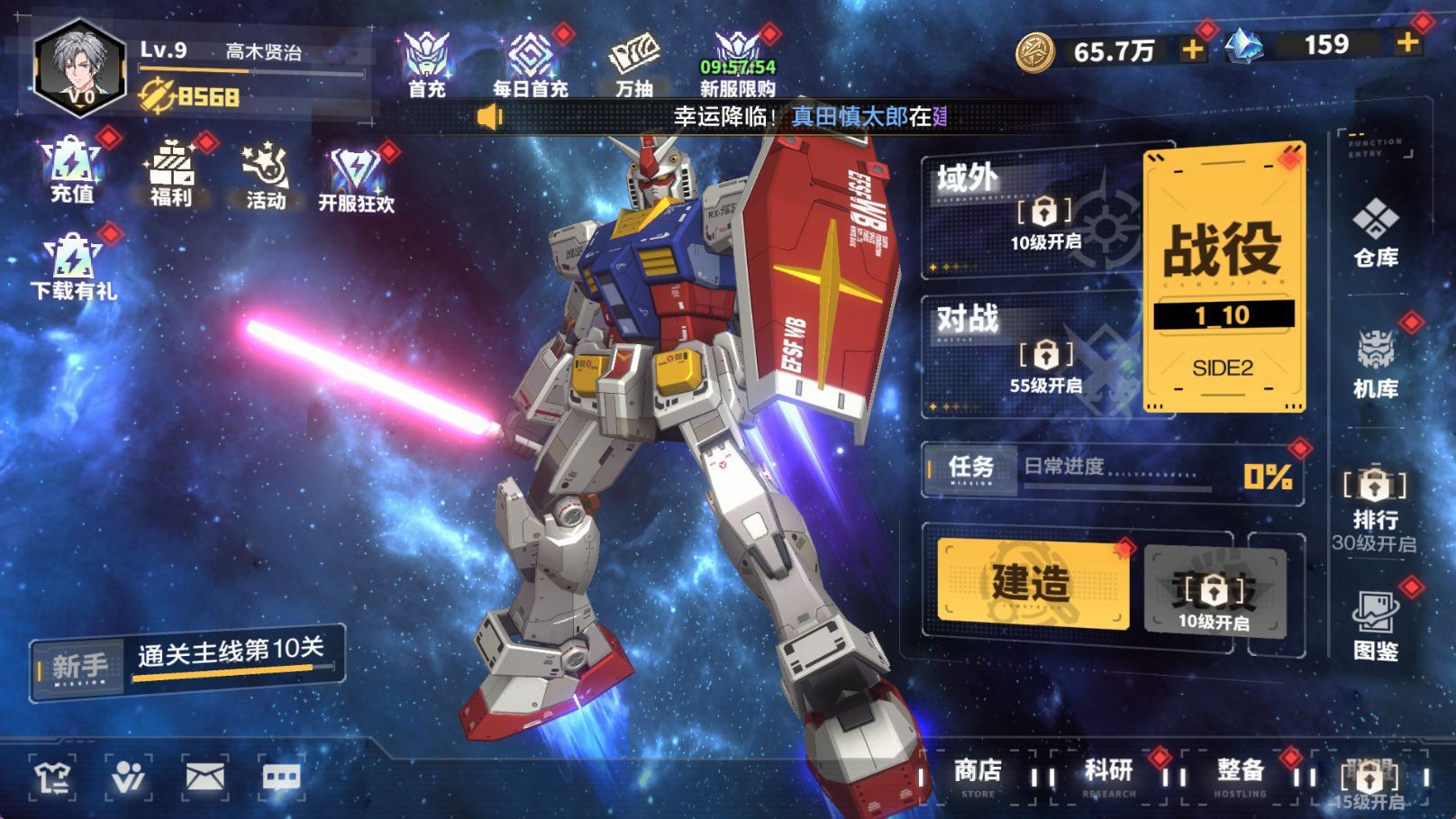1456x819 pixels.
Task: Open the 新服限购 limited purchase offer
Action: [x=738, y=64]
